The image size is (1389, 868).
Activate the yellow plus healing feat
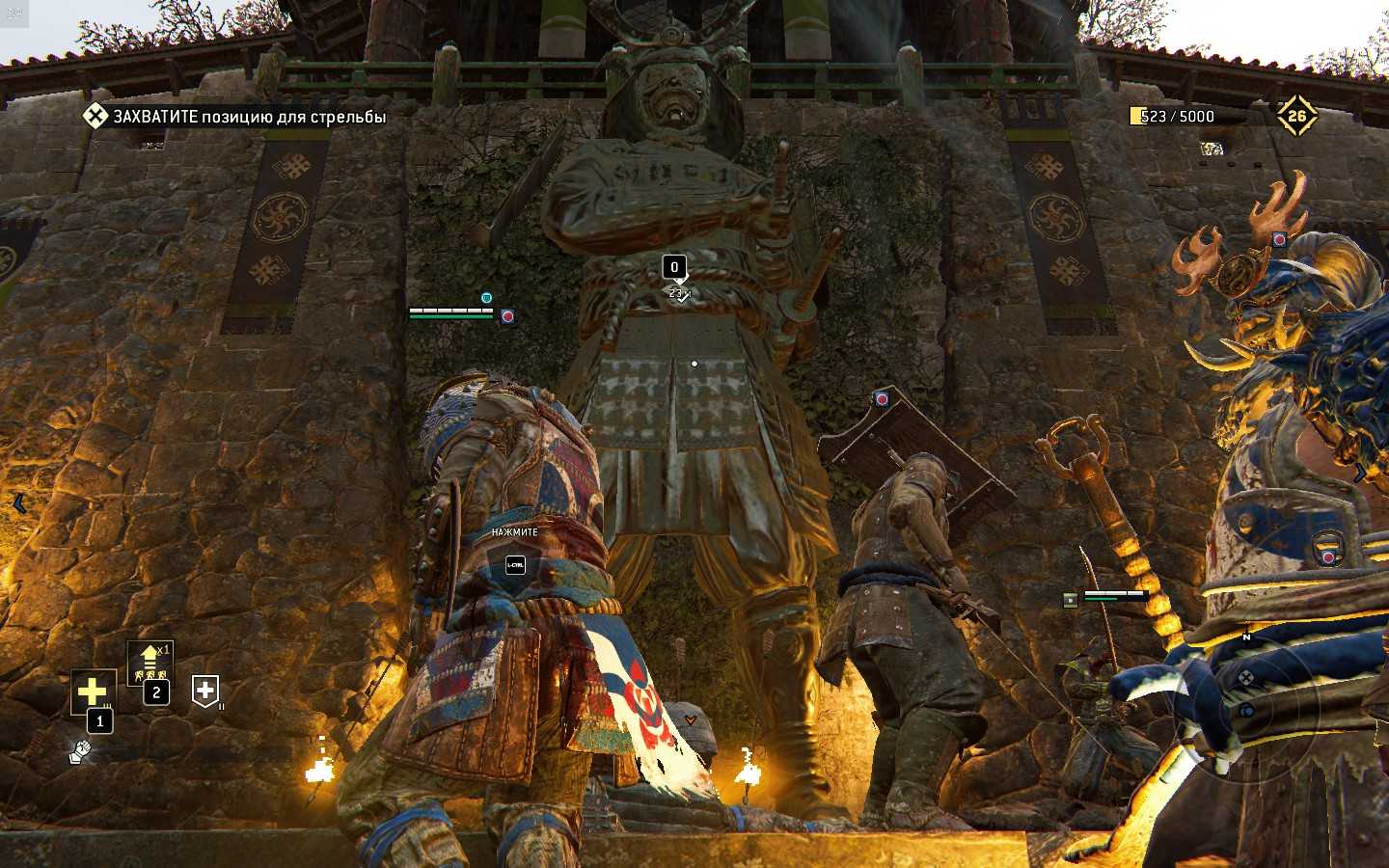(x=93, y=692)
